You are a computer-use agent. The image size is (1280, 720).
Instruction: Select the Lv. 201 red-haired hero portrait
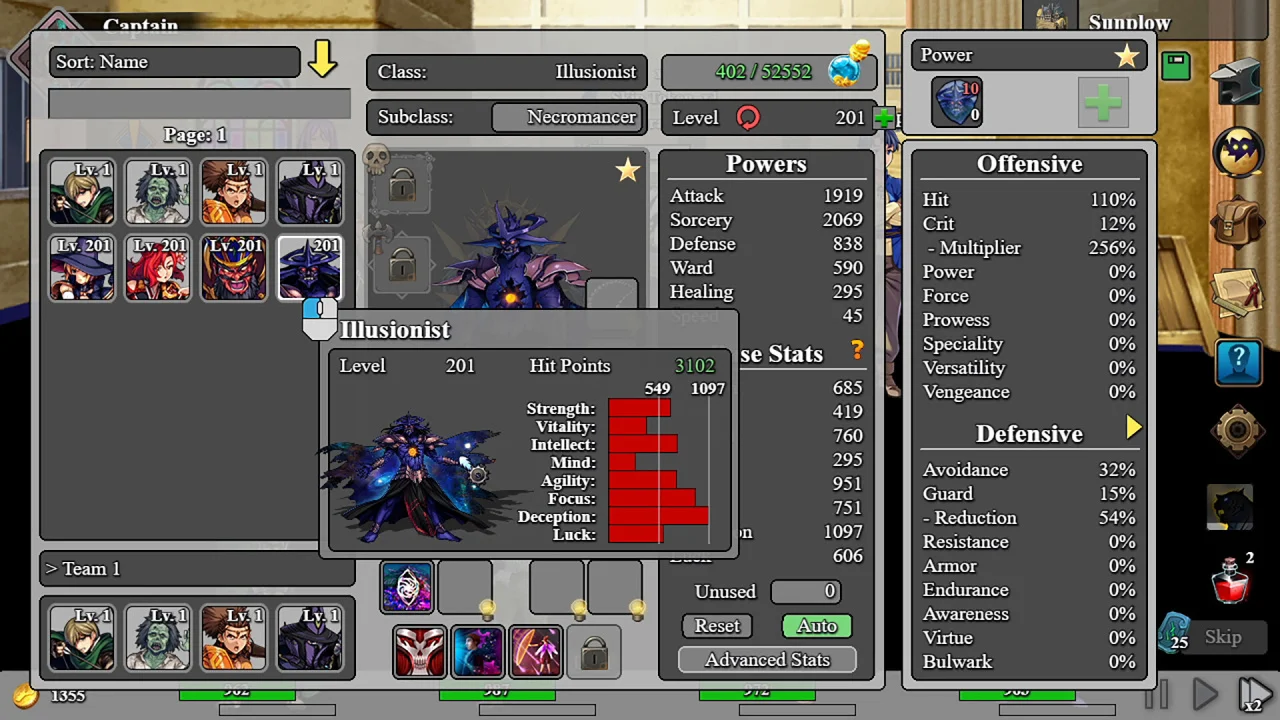pos(158,268)
